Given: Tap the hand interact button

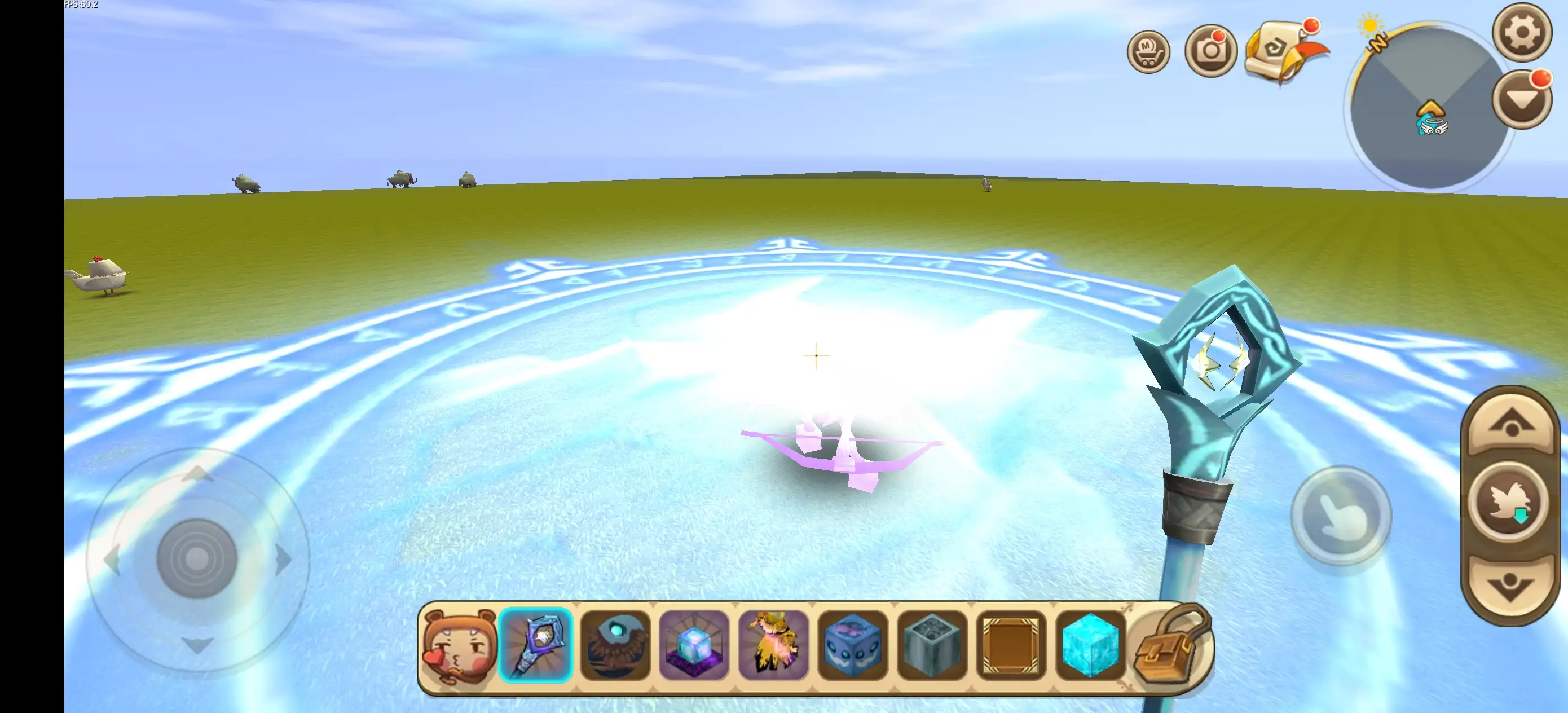Looking at the screenshot, I should [1341, 516].
